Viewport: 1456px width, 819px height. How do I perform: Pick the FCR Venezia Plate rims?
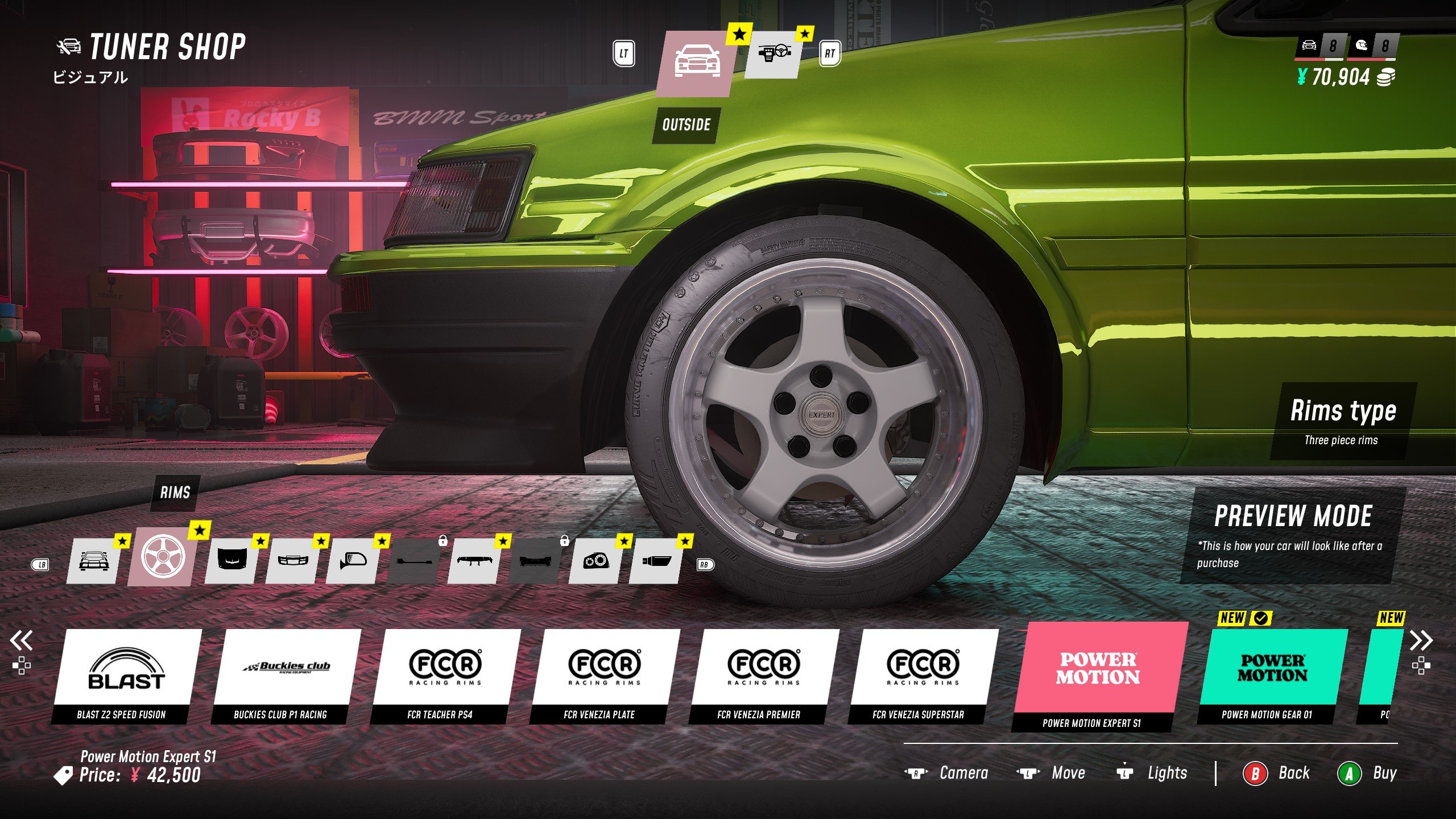(605, 675)
